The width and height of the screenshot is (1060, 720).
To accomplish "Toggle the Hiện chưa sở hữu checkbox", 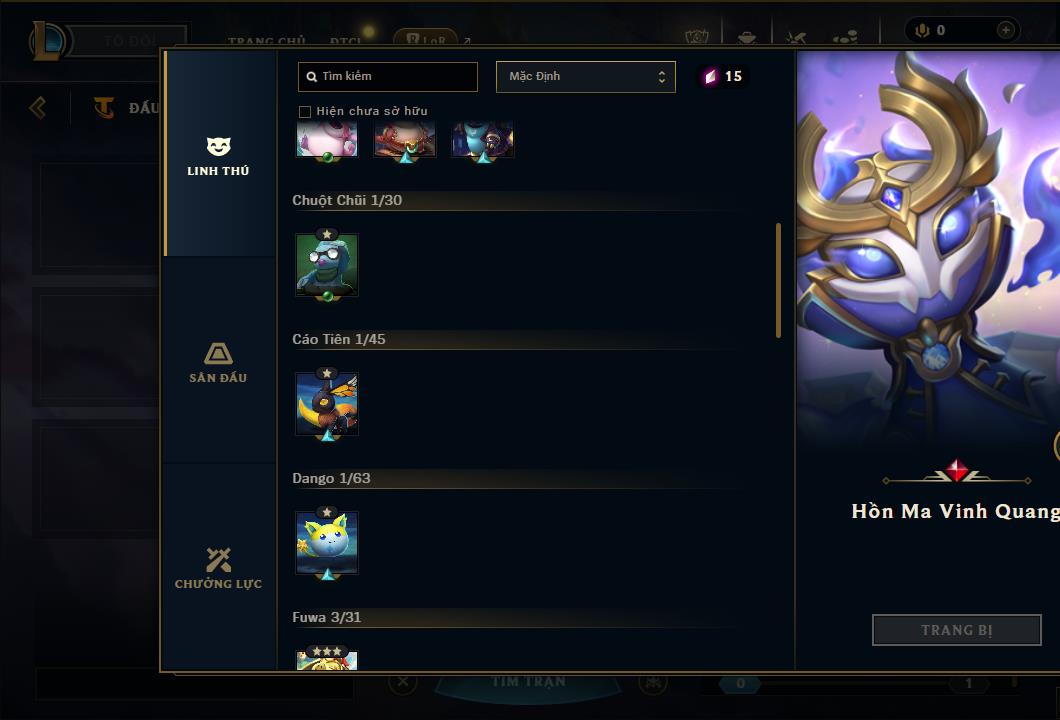I will point(305,111).
